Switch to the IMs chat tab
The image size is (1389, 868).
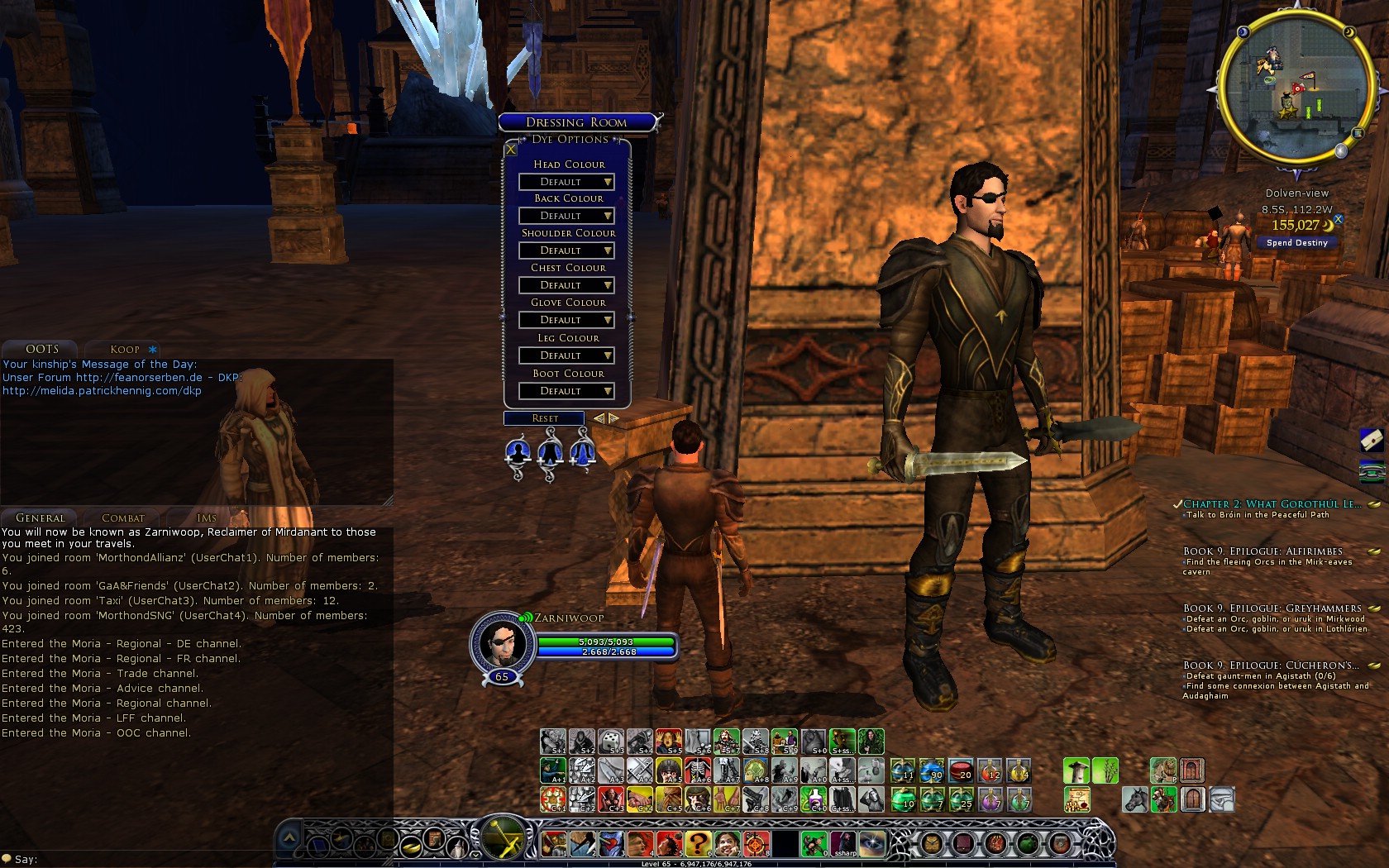click(x=207, y=518)
